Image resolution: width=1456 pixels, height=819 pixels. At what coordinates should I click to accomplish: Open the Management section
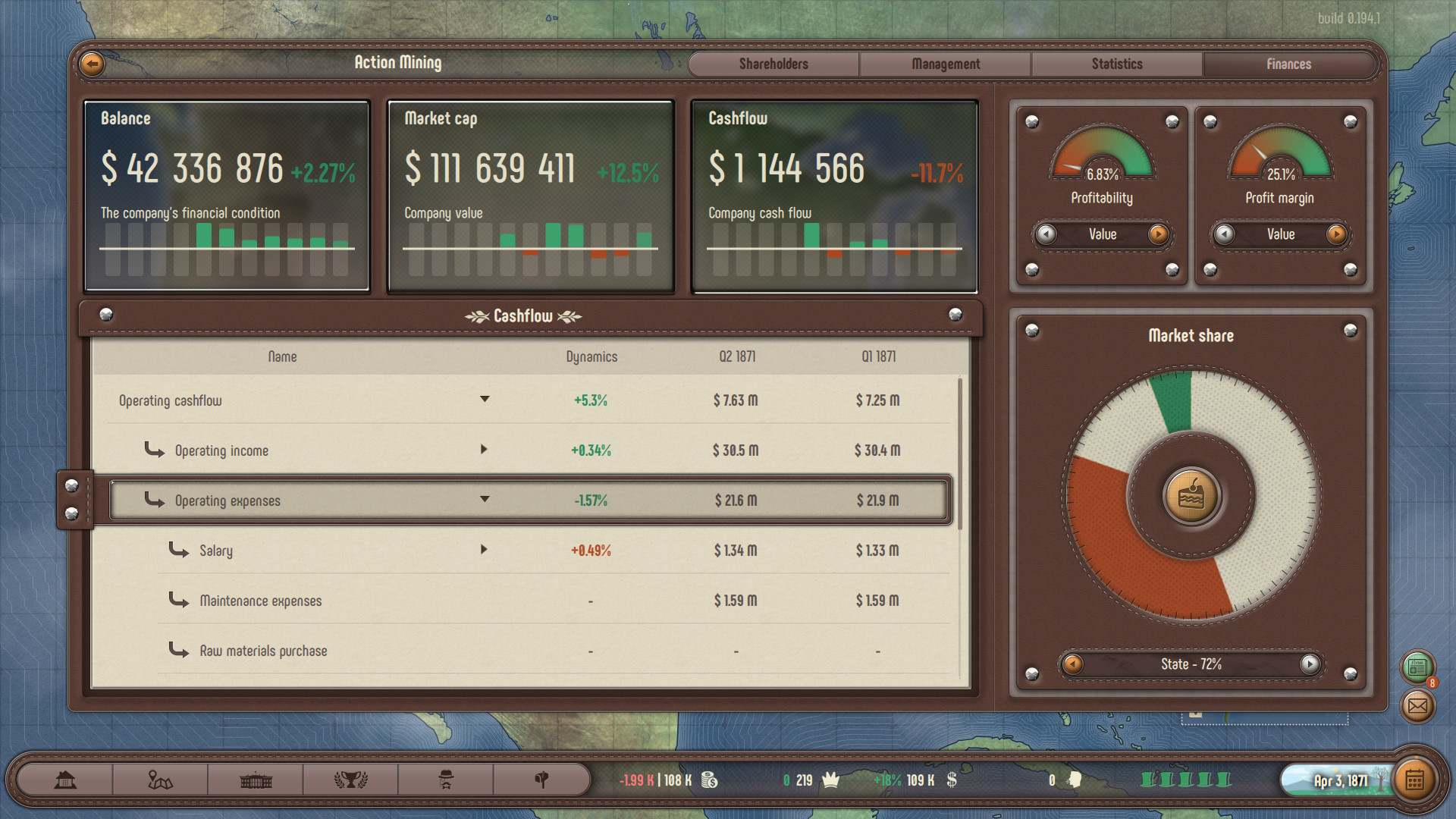[x=945, y=64]
